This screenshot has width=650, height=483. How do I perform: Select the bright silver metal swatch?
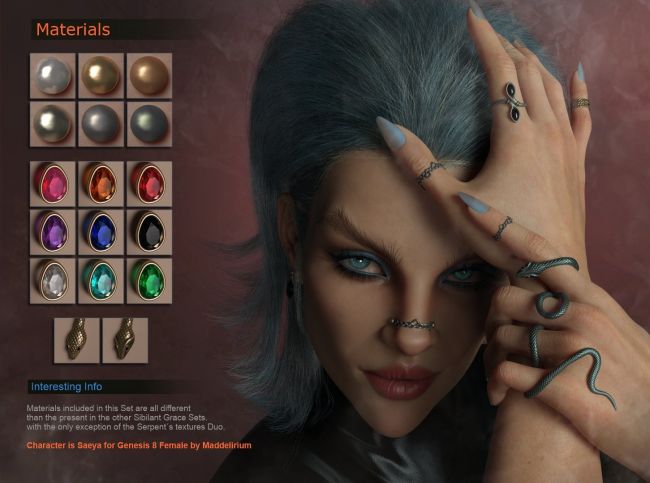point(52,75)
